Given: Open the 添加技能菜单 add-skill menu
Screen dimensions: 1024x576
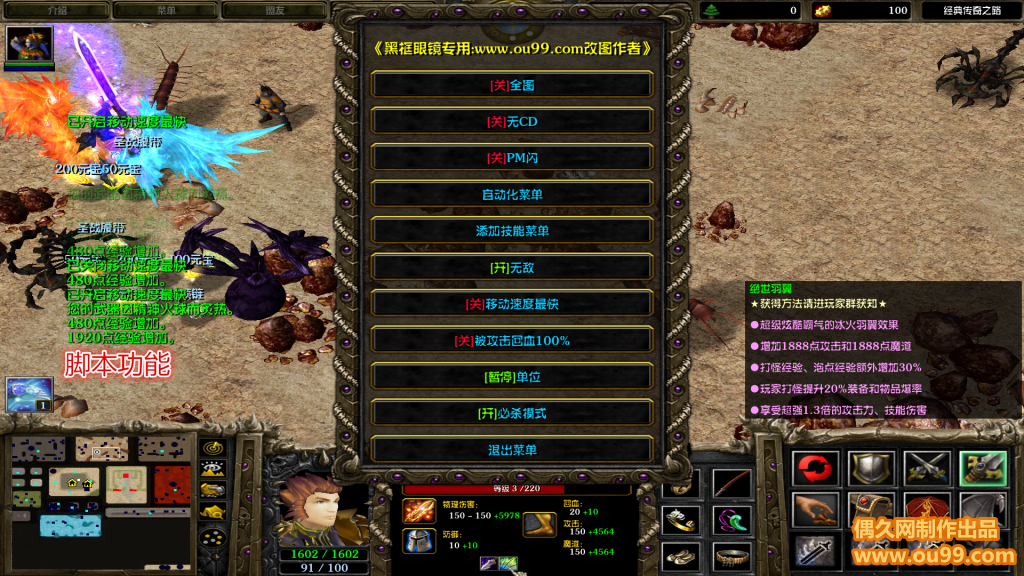Looking at the screenshot, I should pyautogui.click(x=512, y=231).
